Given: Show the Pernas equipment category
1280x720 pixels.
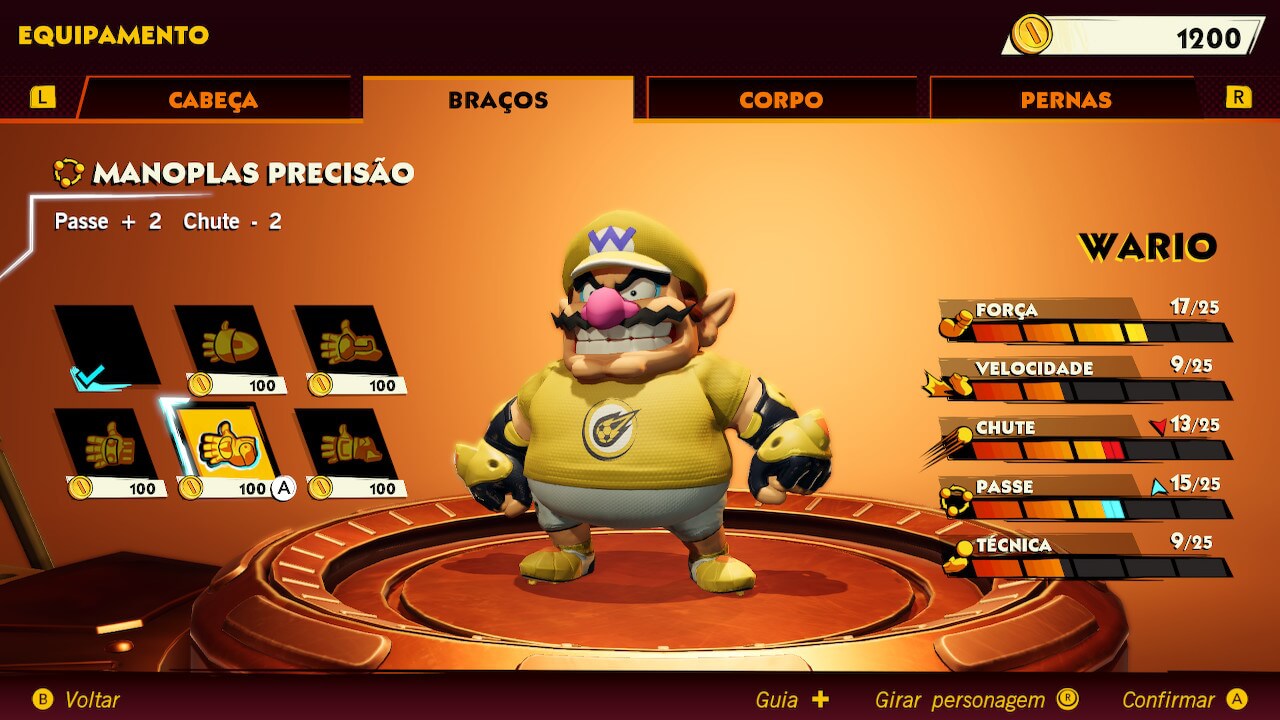Looking at the screenshot, I should point(1065,100).
